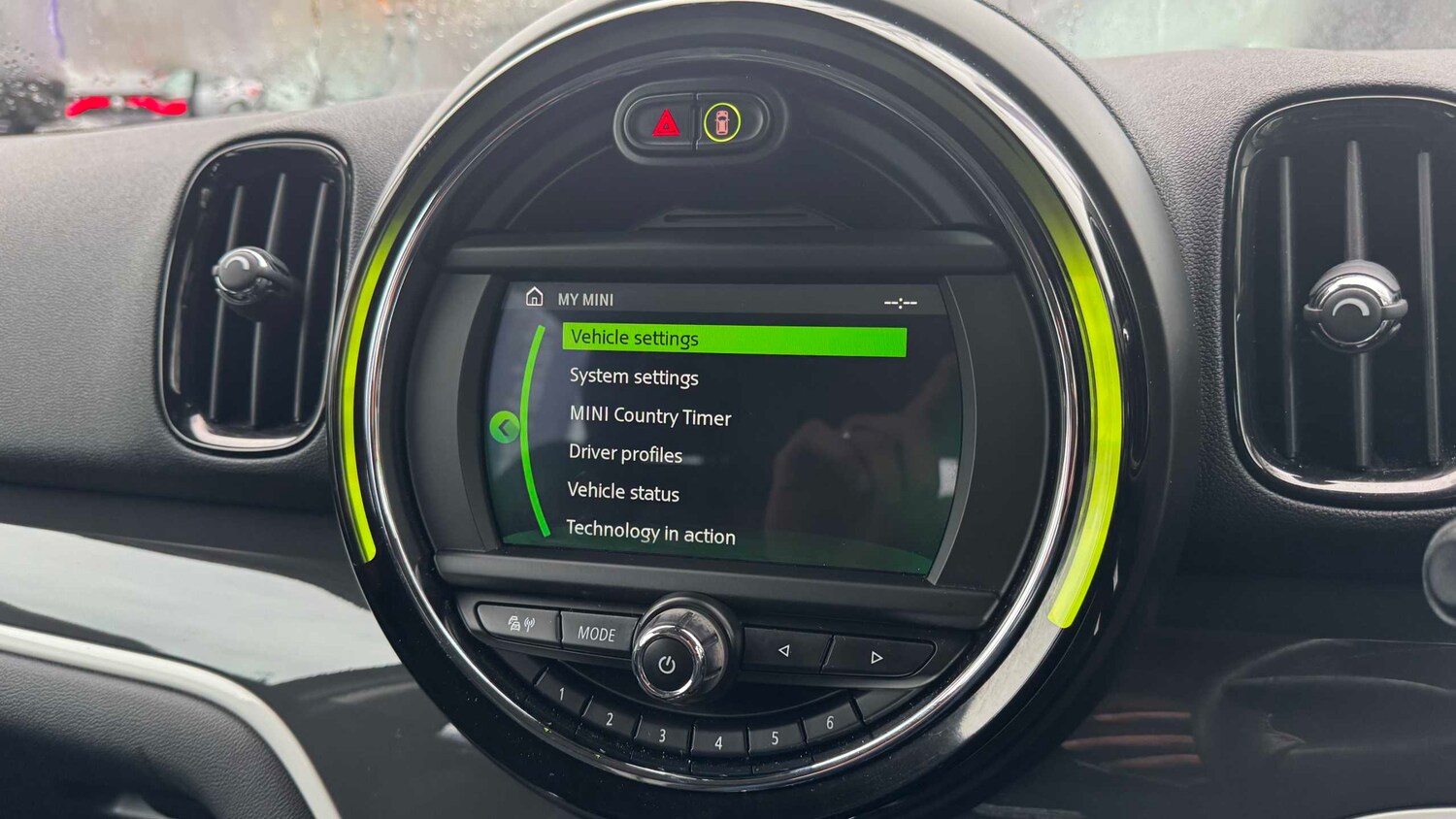The width and height of the screenshot is (1456, 819).
Task: Open Vehicle status
Action: tap(623, 493)
